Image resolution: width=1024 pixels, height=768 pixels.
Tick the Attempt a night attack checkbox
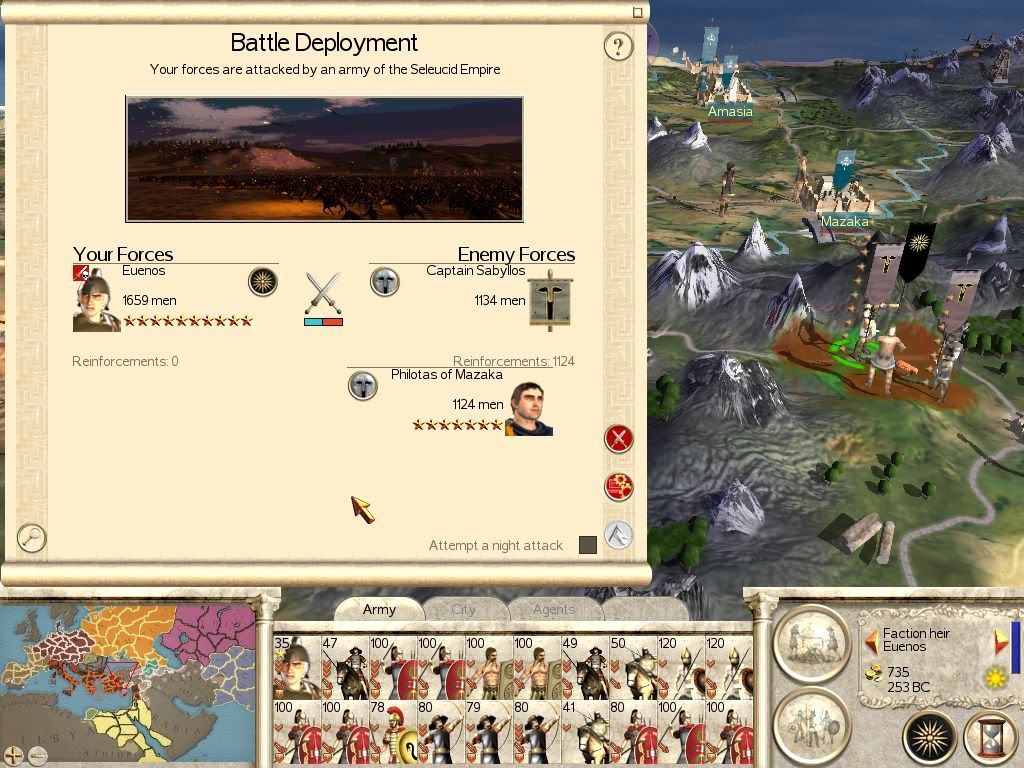pos(588,545)
